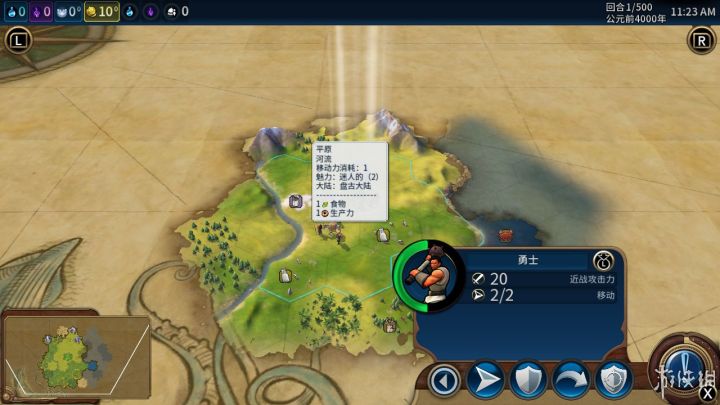Open the minimap view
This screenshot has height=405, width=720.
(x=76, y=353)
